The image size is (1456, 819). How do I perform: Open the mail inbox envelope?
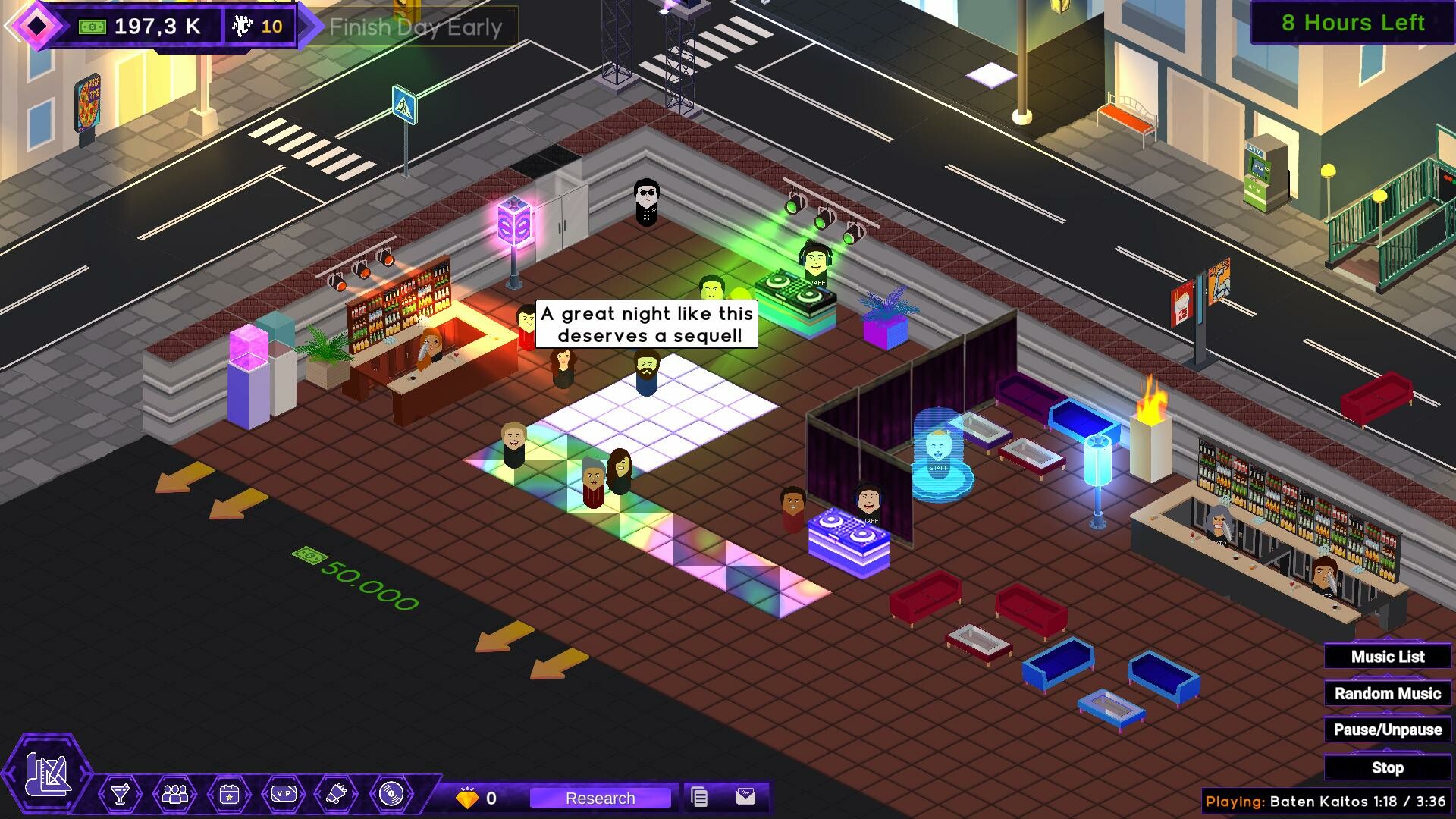(x=747, y=797)
